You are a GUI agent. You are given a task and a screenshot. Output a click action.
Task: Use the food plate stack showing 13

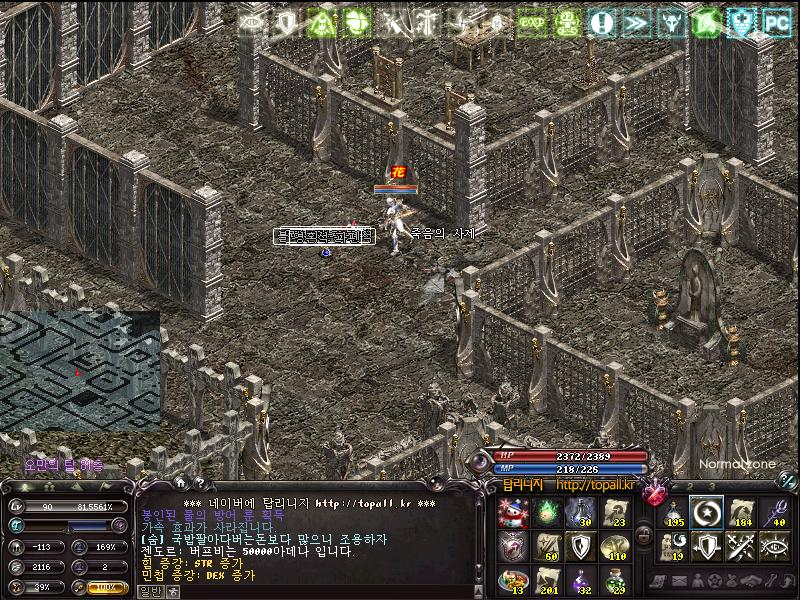pos(514,580)
